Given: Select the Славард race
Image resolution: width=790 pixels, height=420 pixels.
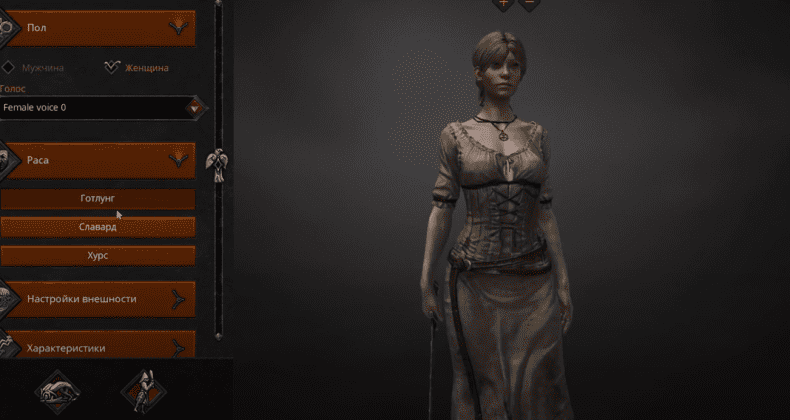Looking at the screenshot, I should point(98,227).
